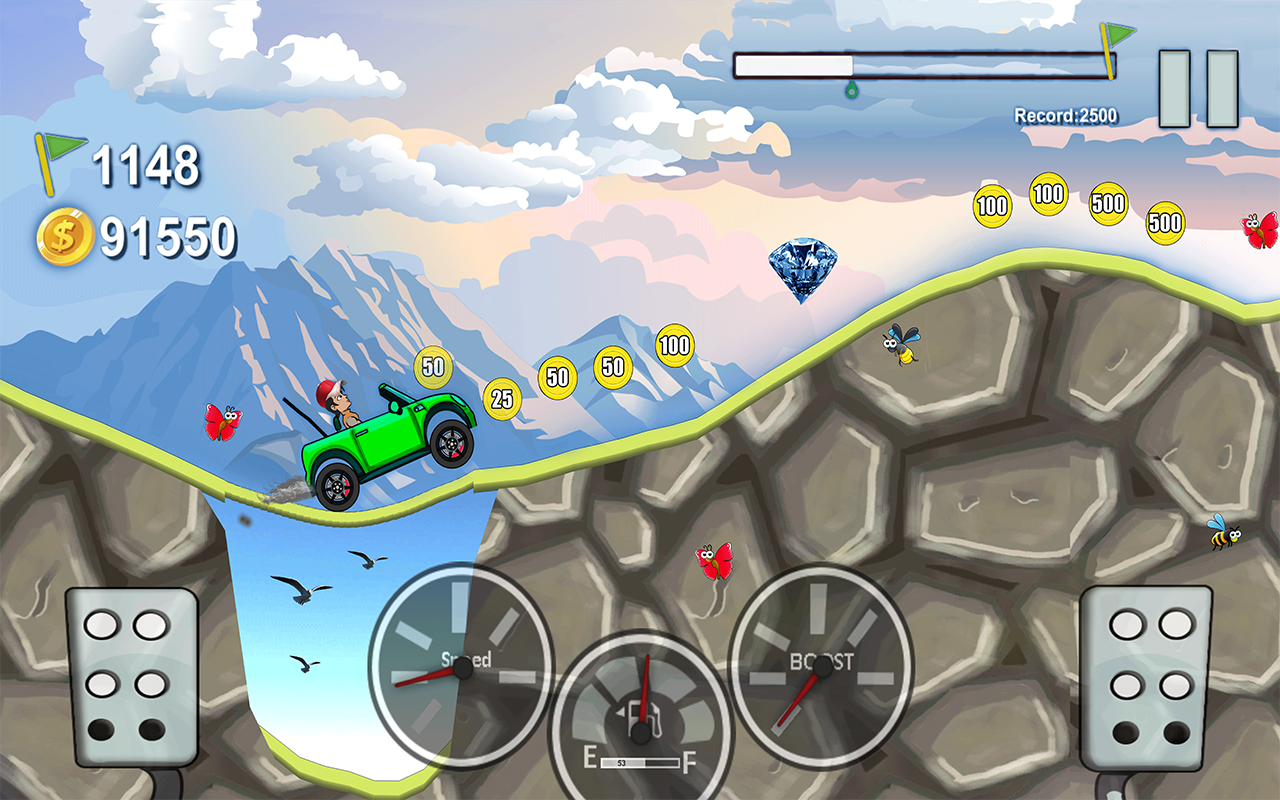Select the Record:2500 label
1280x800 pixels.
point(1065,113)
